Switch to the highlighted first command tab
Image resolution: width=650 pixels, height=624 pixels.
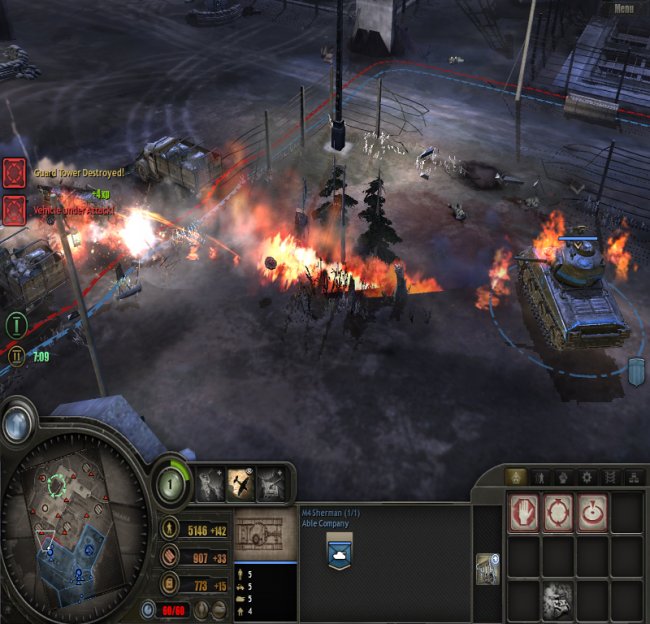(x=516, y=477)
